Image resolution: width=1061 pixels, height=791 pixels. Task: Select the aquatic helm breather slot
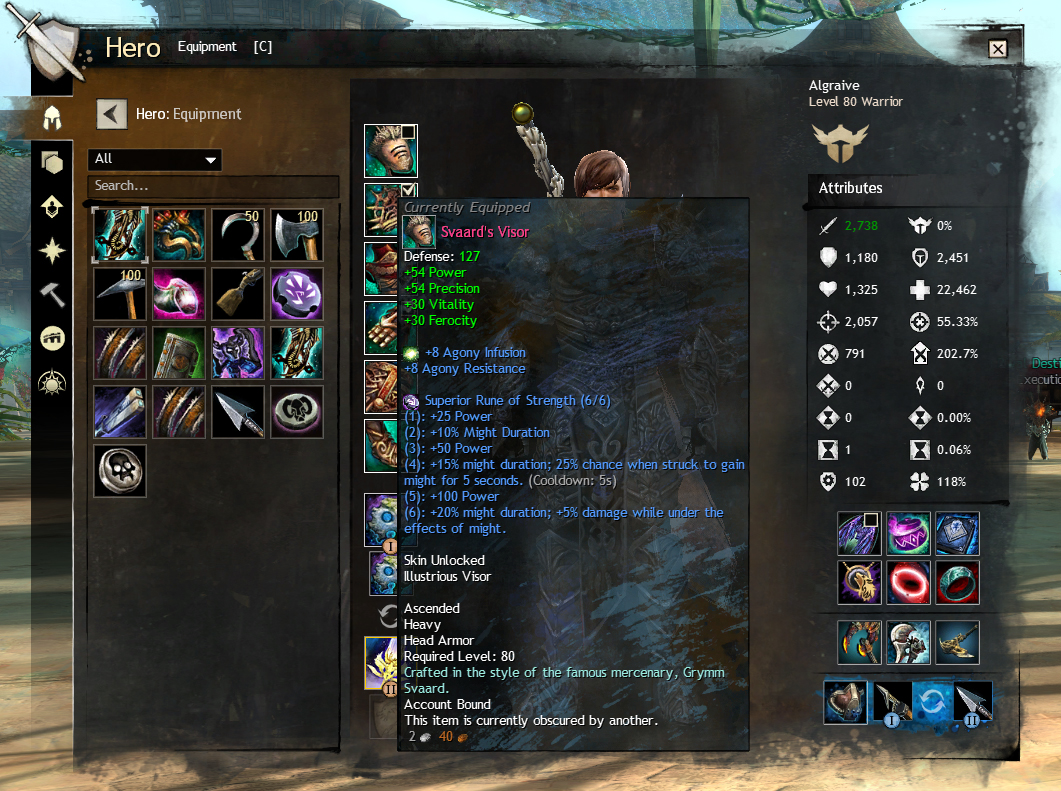845,702
